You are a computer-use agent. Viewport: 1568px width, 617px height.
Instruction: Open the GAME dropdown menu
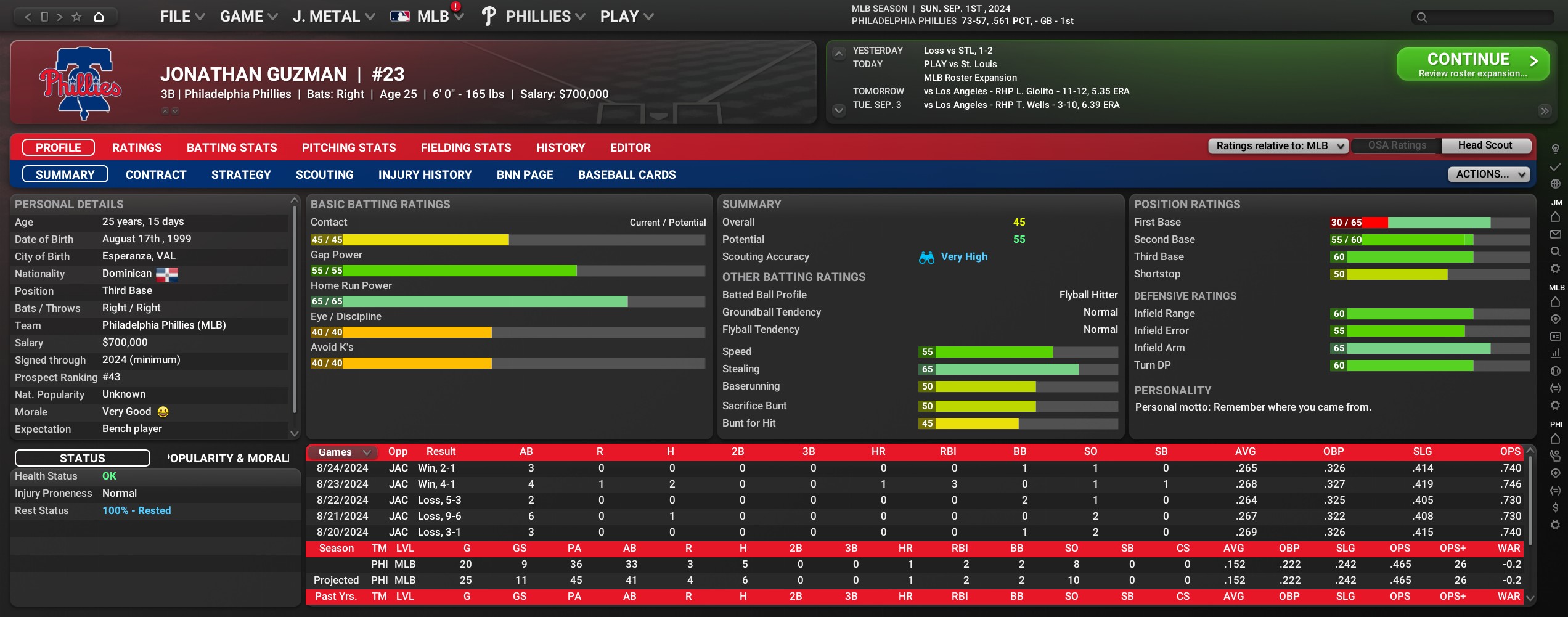(248, 17)
